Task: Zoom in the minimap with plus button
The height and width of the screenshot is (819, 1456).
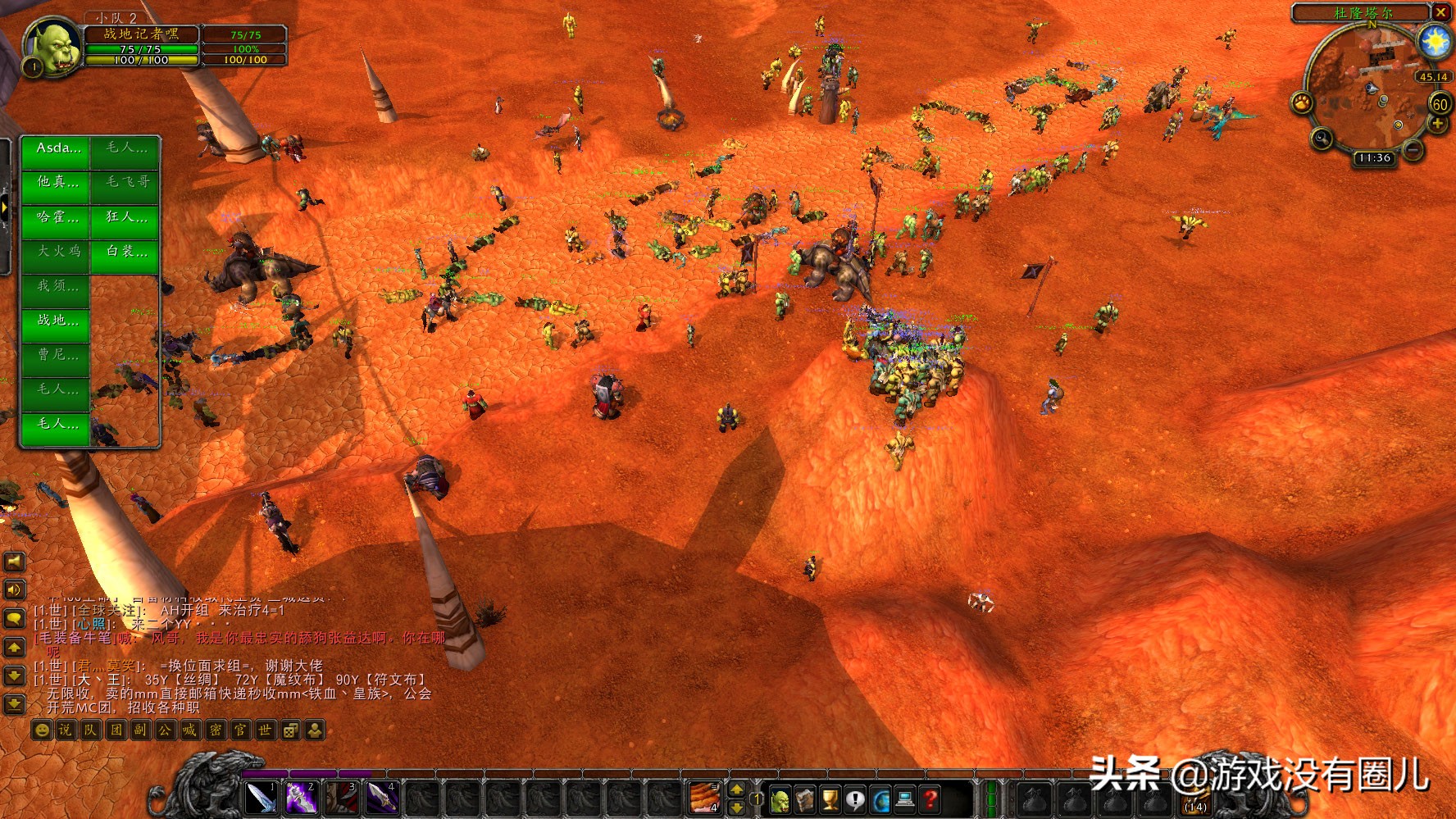Action: (1437, 124)
